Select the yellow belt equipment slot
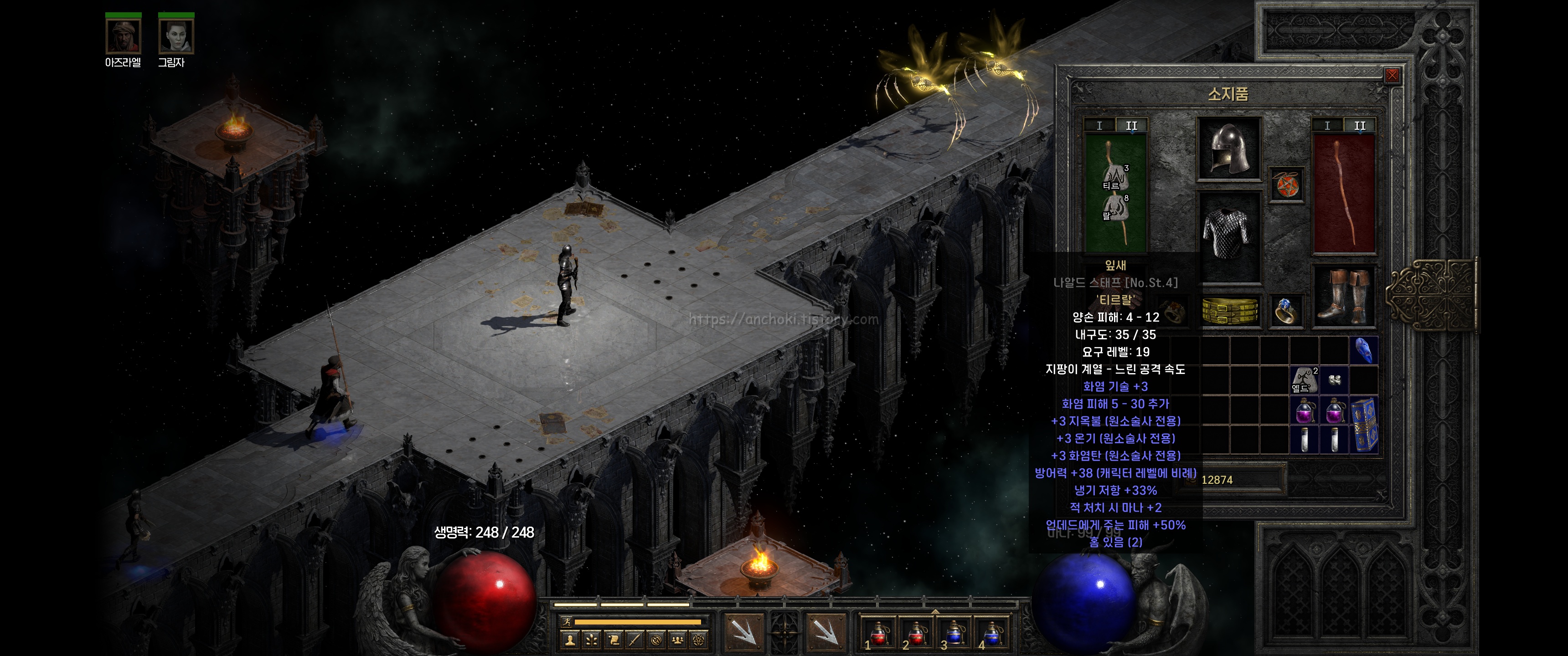This screenshot has width=1568, height=656. pyautogui.click(x=1230, y=311)
